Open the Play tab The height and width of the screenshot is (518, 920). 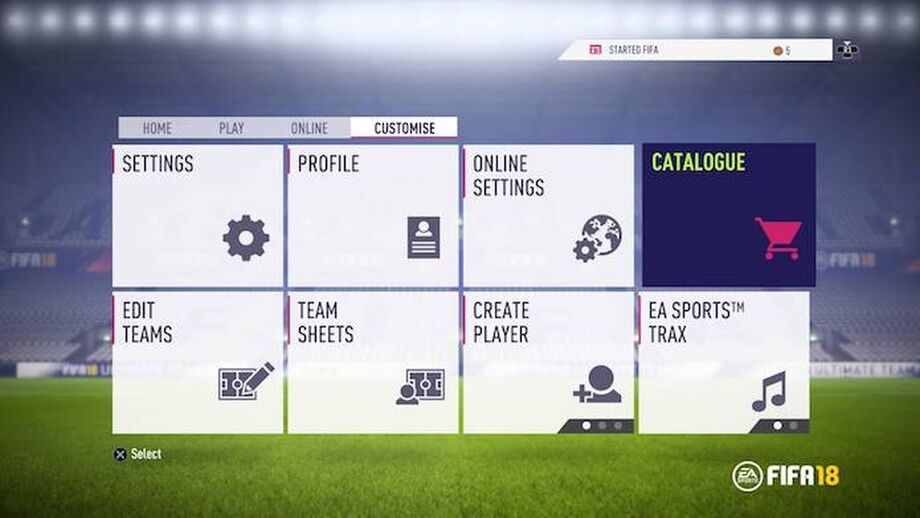pos(231,128)
